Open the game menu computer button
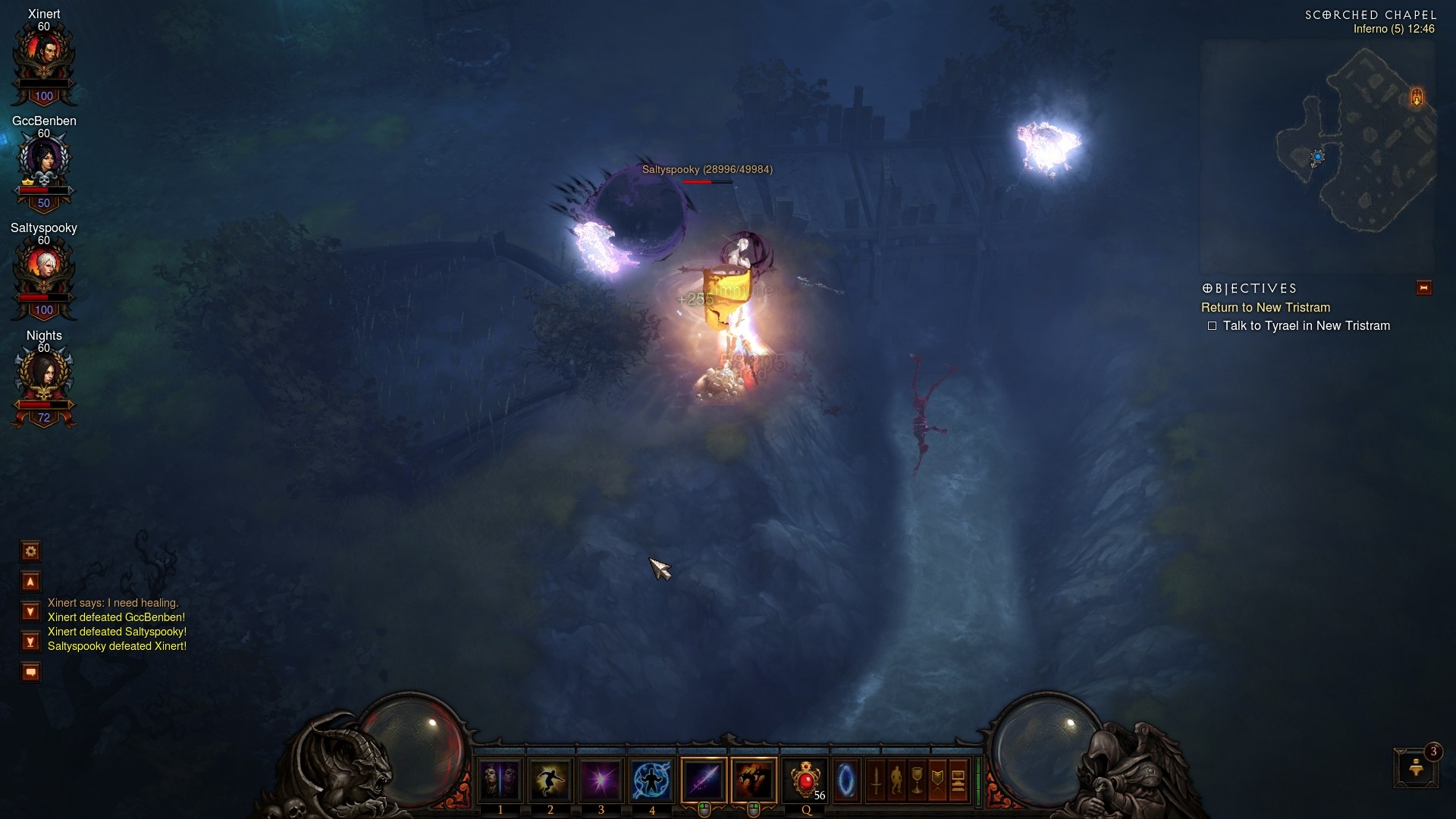Image resolution: width=1456 pixels, height=819 pixels. tap(958, 780)
